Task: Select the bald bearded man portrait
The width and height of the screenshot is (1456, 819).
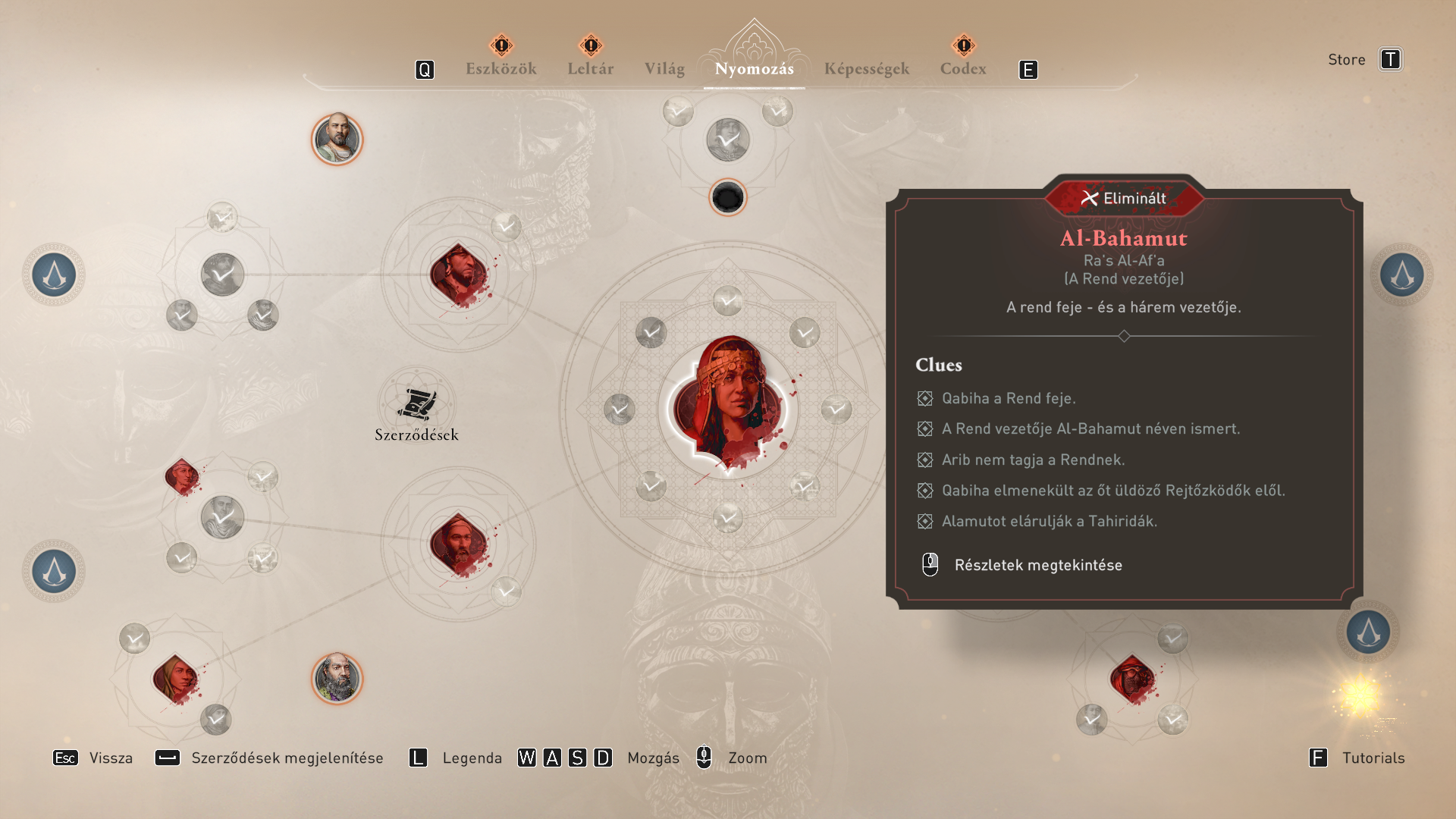Action: coord(337,139)
